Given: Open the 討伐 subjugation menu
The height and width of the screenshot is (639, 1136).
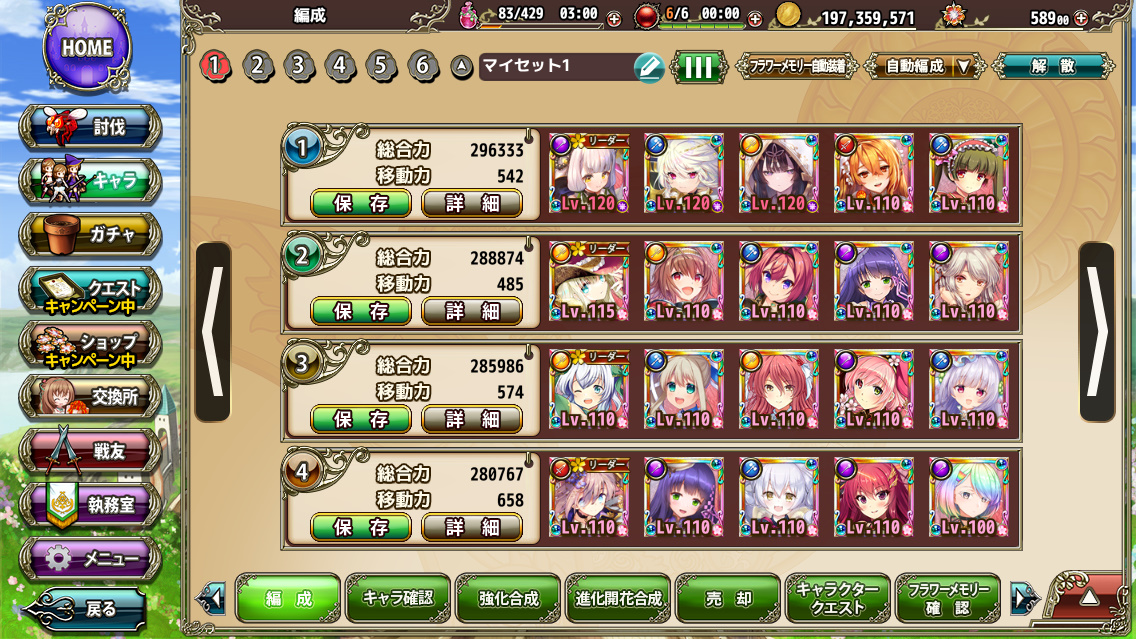Looking at the screenshot, I should click(90, 127).
